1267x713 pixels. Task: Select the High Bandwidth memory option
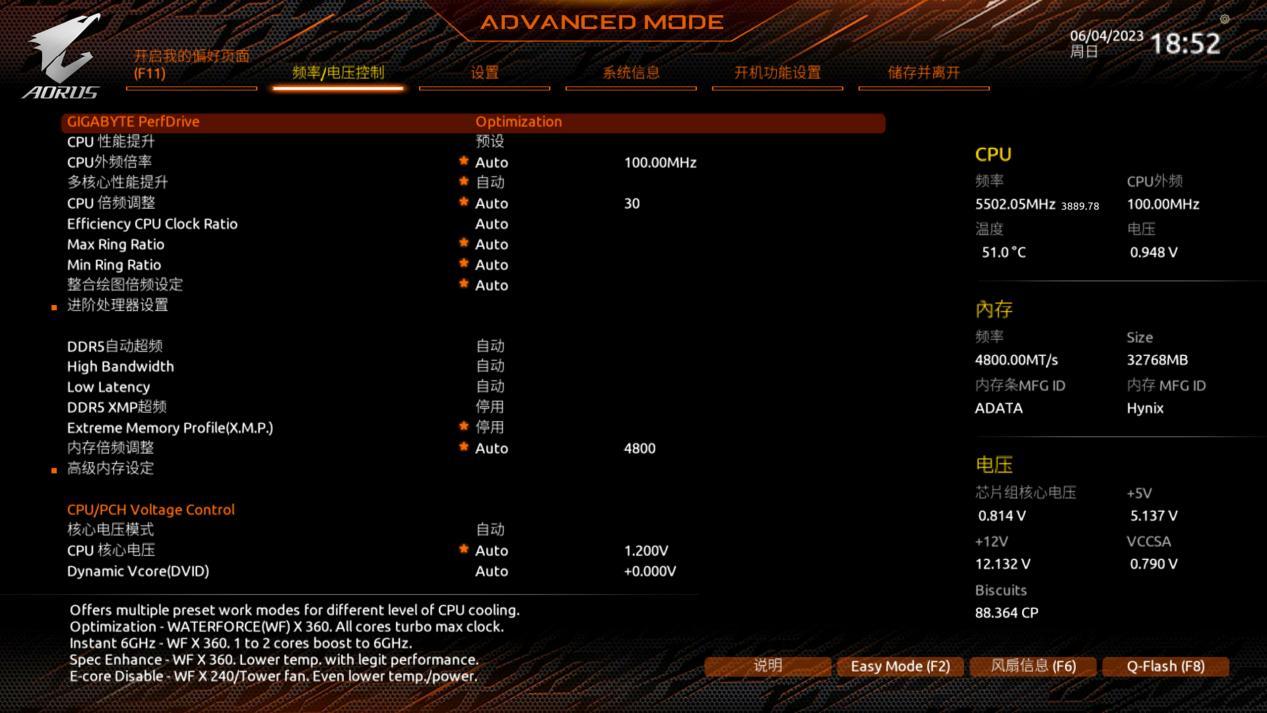click(x=120, y=366)
